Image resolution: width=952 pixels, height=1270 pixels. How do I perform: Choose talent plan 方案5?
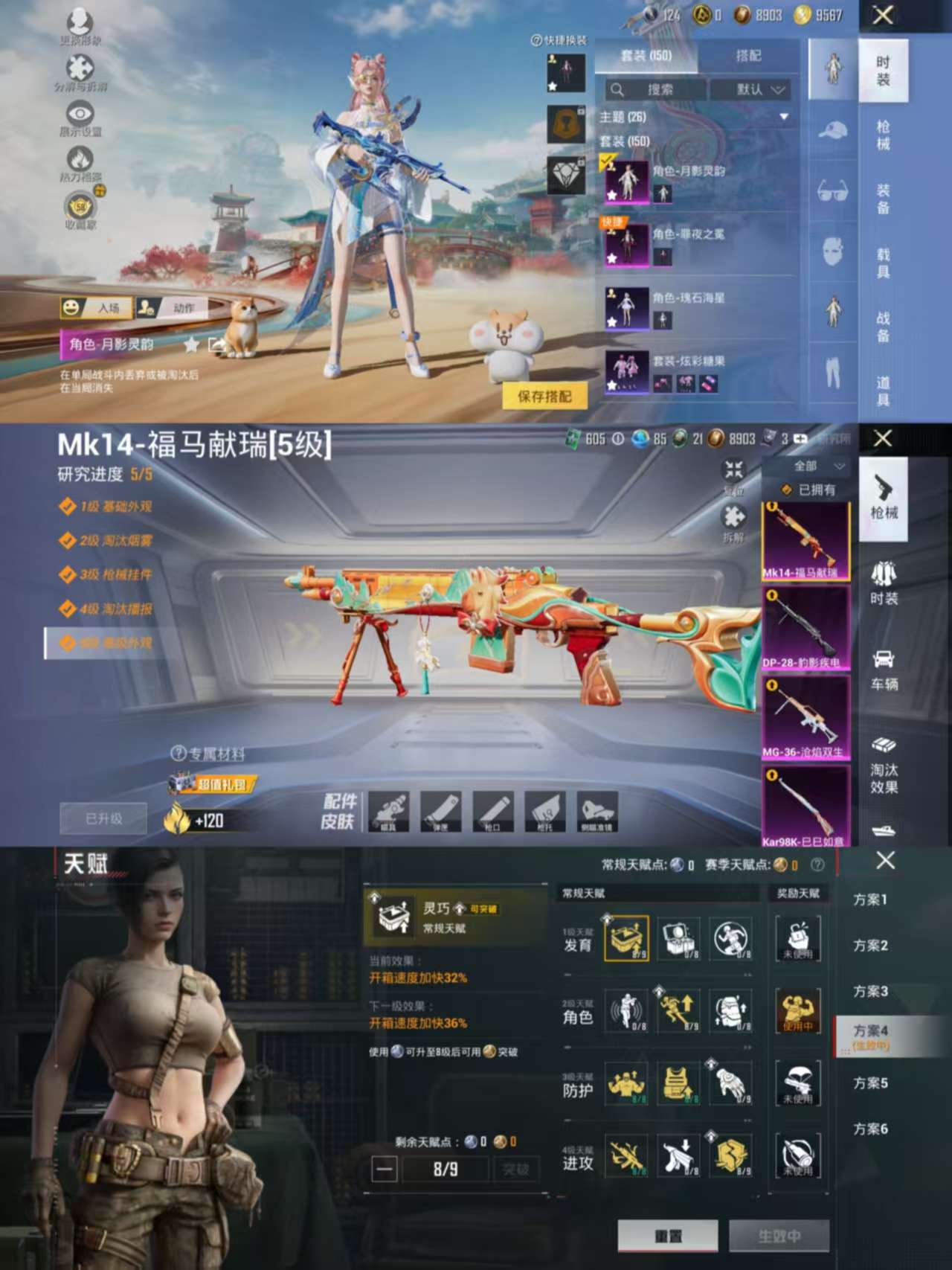pyautogui.click(x=869, y=1083)
